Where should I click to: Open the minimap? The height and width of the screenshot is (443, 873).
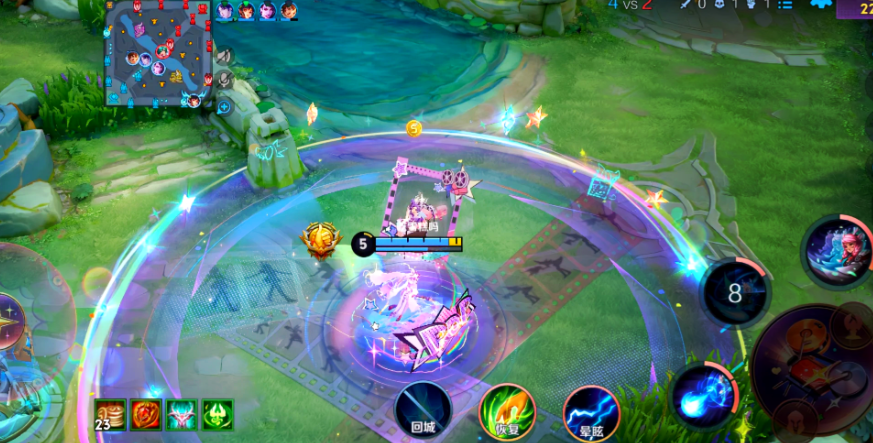(159, 53)
